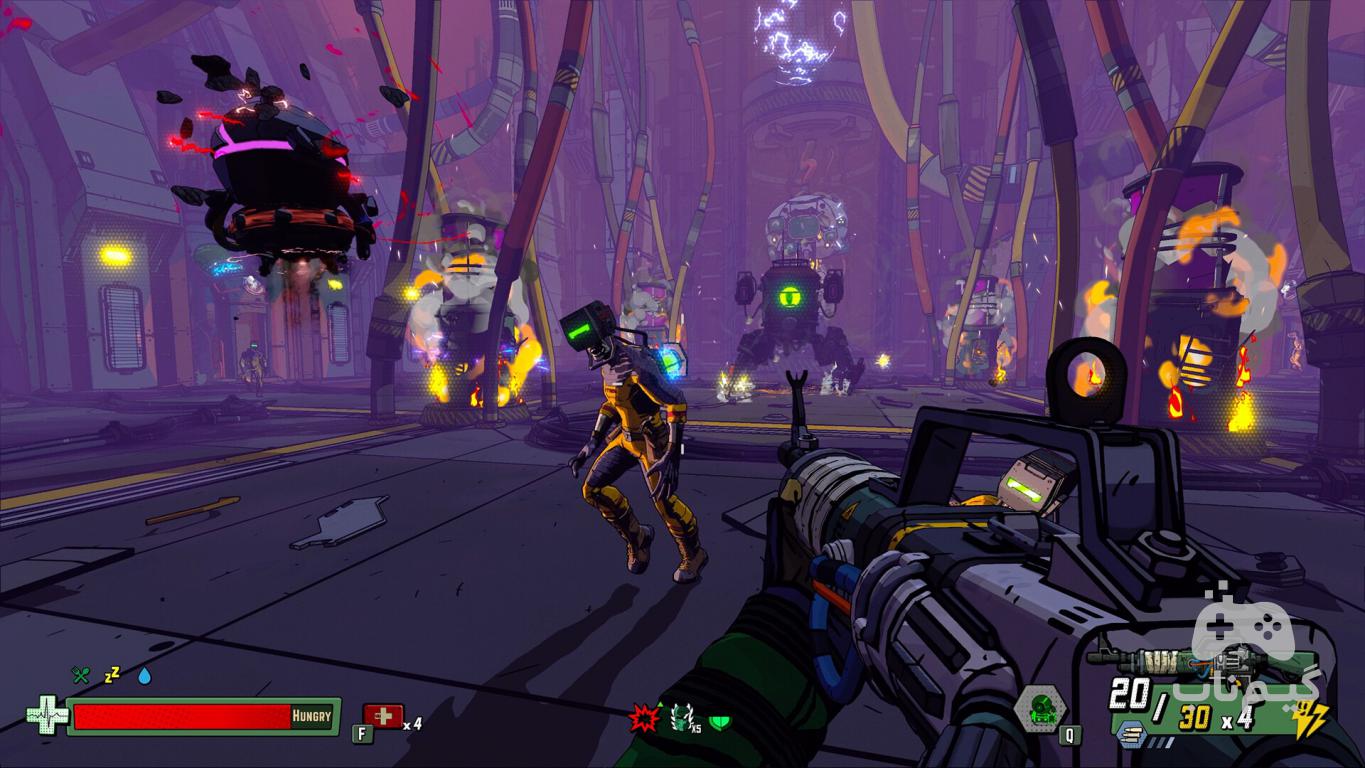Check the sleep Zz status icon

112,675
